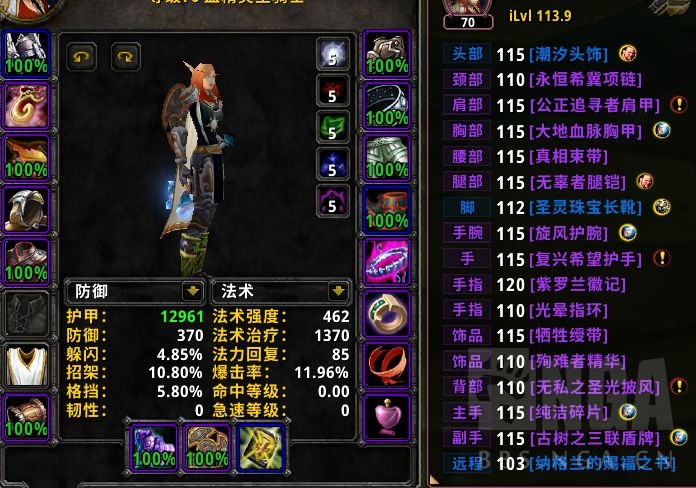Viewport: 696px width, 488px height.
Task: Rotate character model right
Action: click(126, 56)
